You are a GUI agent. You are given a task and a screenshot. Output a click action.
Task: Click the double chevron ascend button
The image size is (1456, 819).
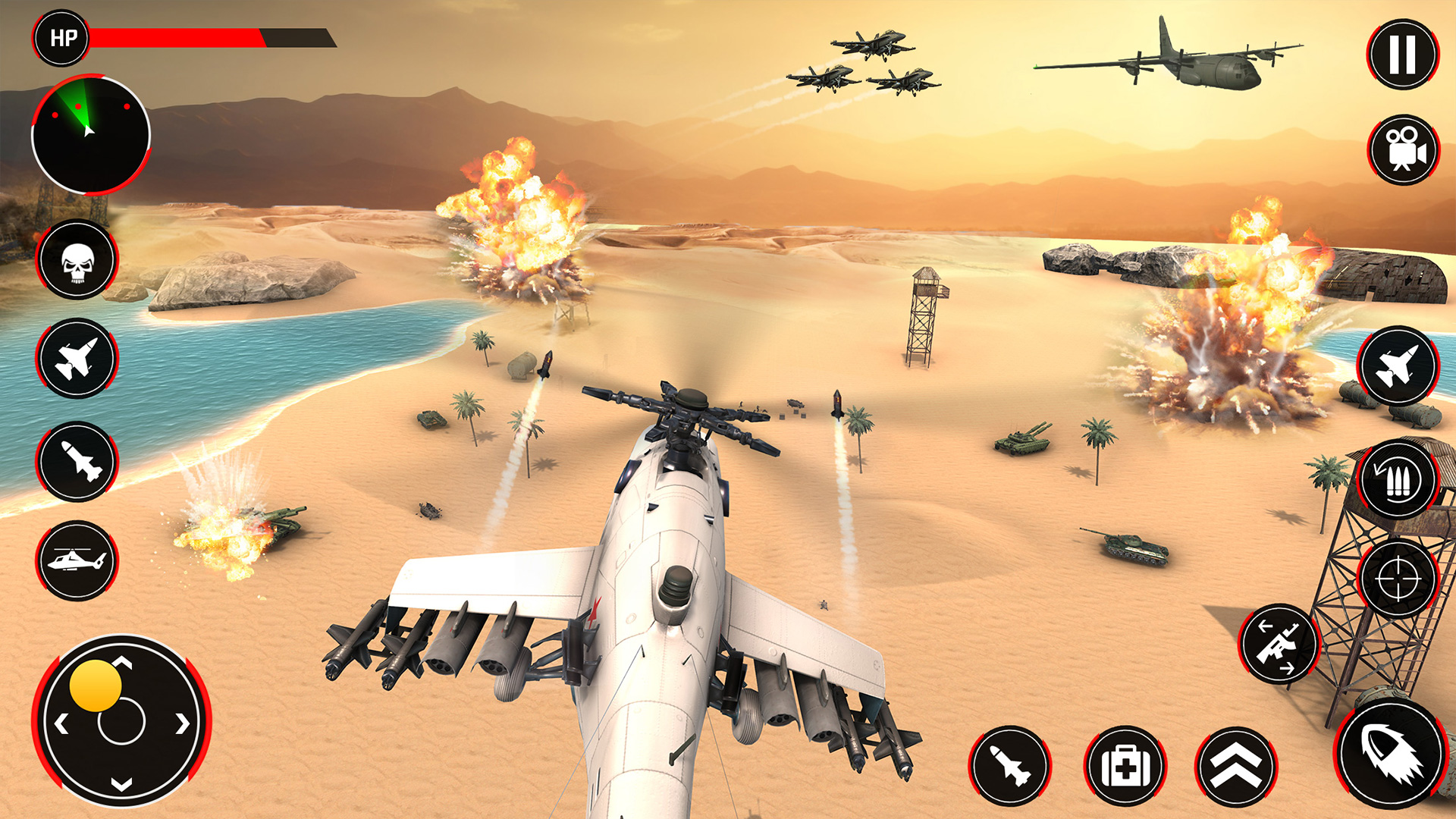(1235, 767)
